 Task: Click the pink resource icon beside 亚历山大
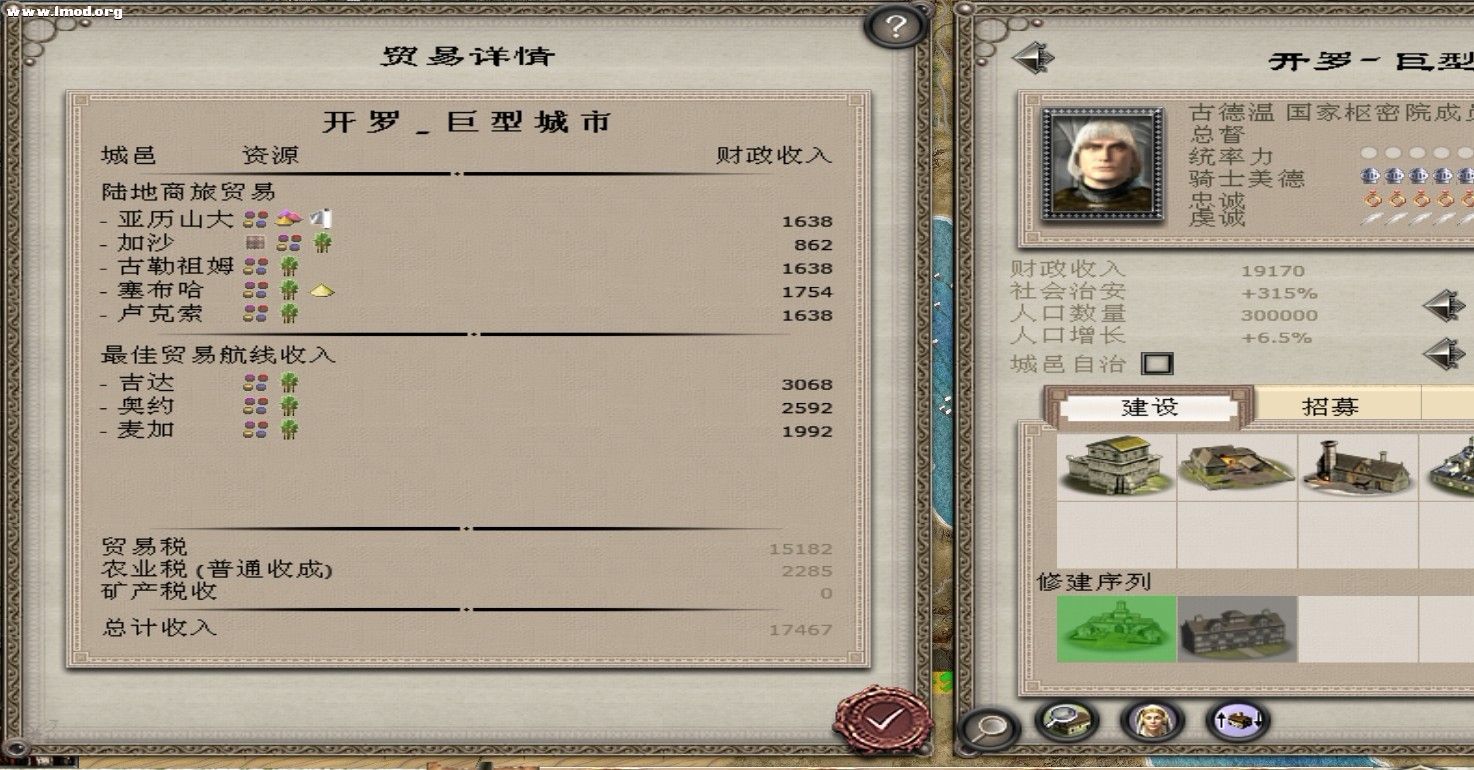click(x=288, y=217)
